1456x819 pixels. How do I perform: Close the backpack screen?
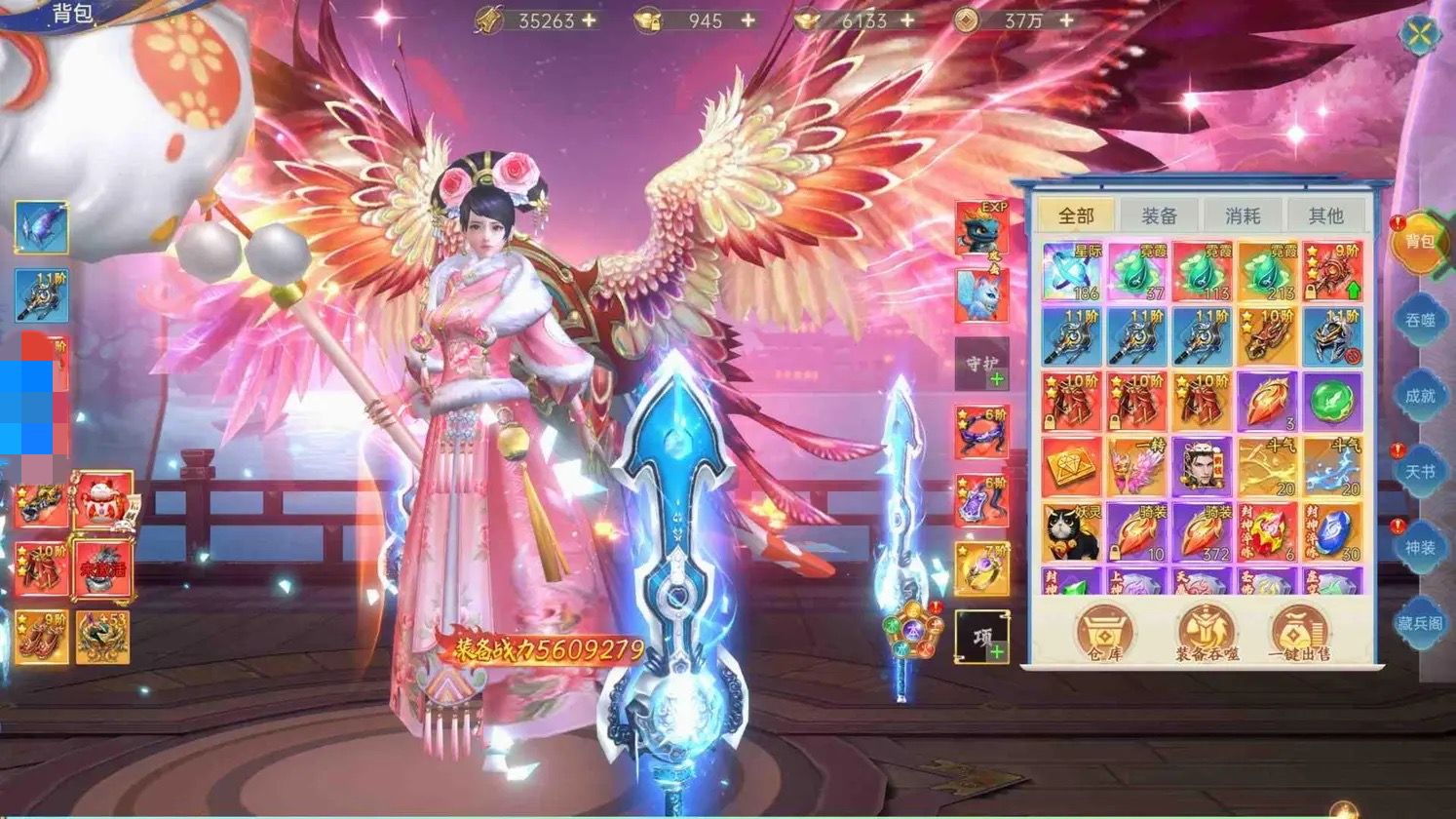pyautogui.click(x=1419, y=35)
